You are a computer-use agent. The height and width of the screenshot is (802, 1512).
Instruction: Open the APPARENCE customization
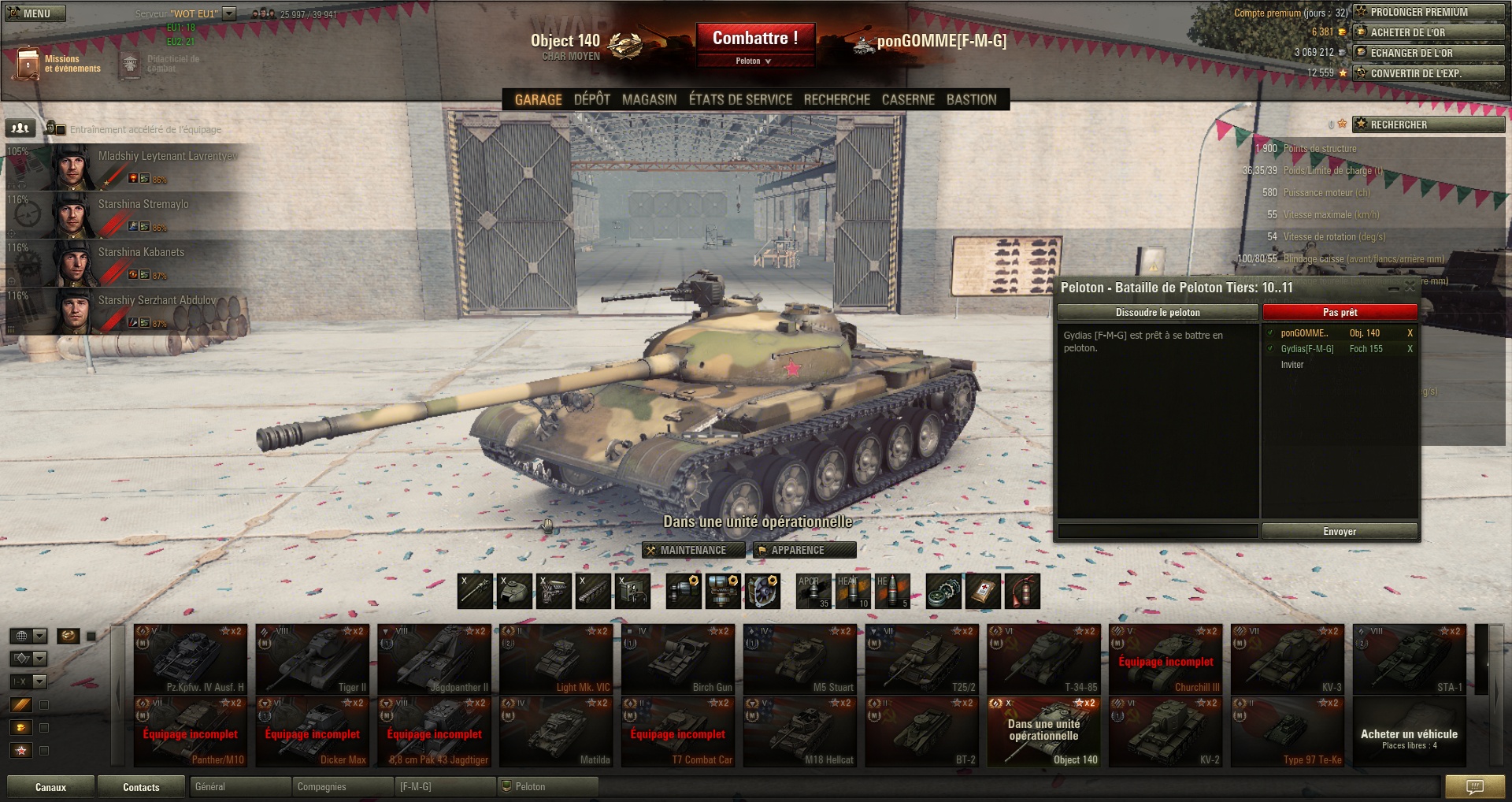(803, 550)
